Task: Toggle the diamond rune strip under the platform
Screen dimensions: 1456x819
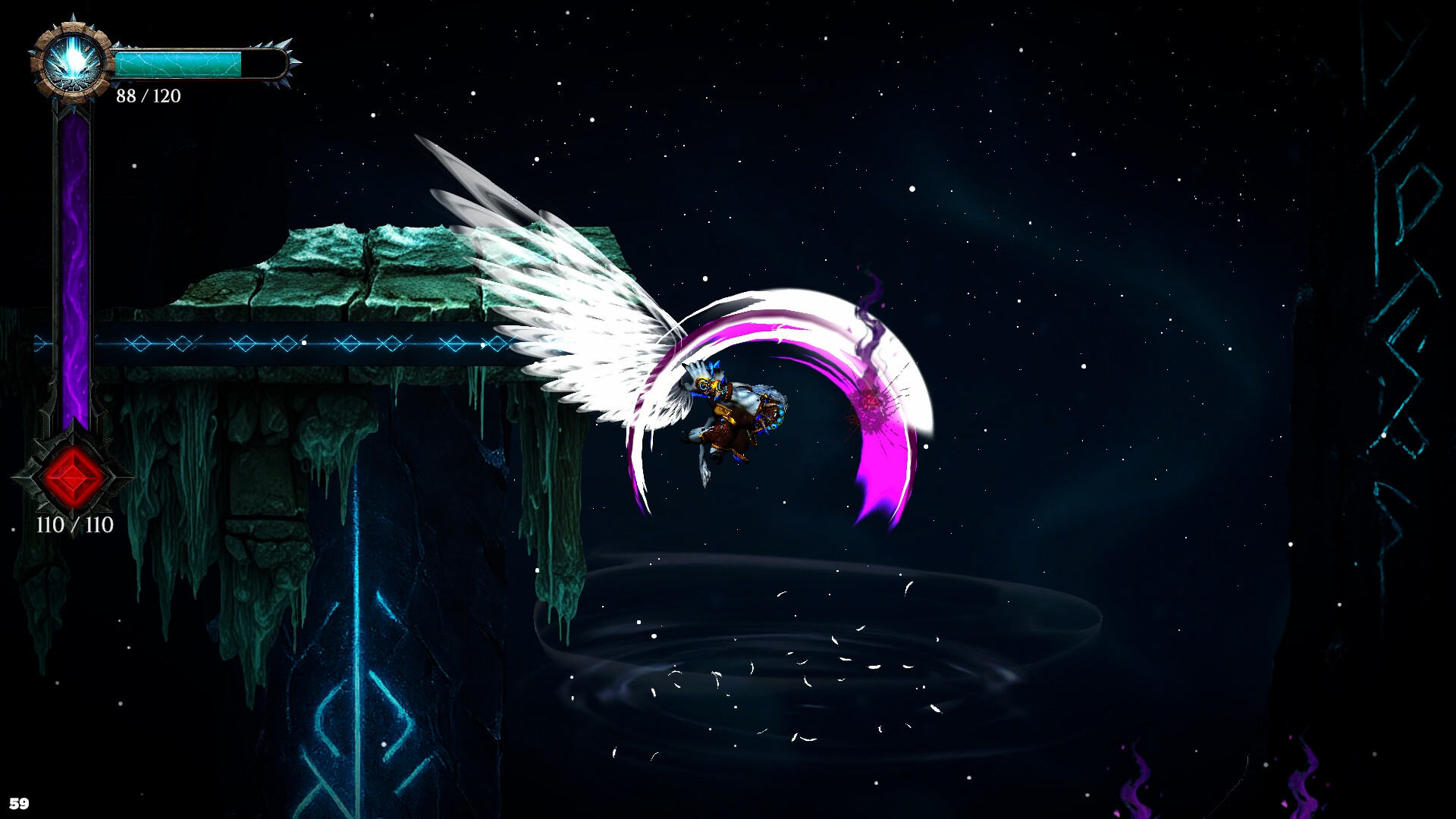Action: point(303,342)
